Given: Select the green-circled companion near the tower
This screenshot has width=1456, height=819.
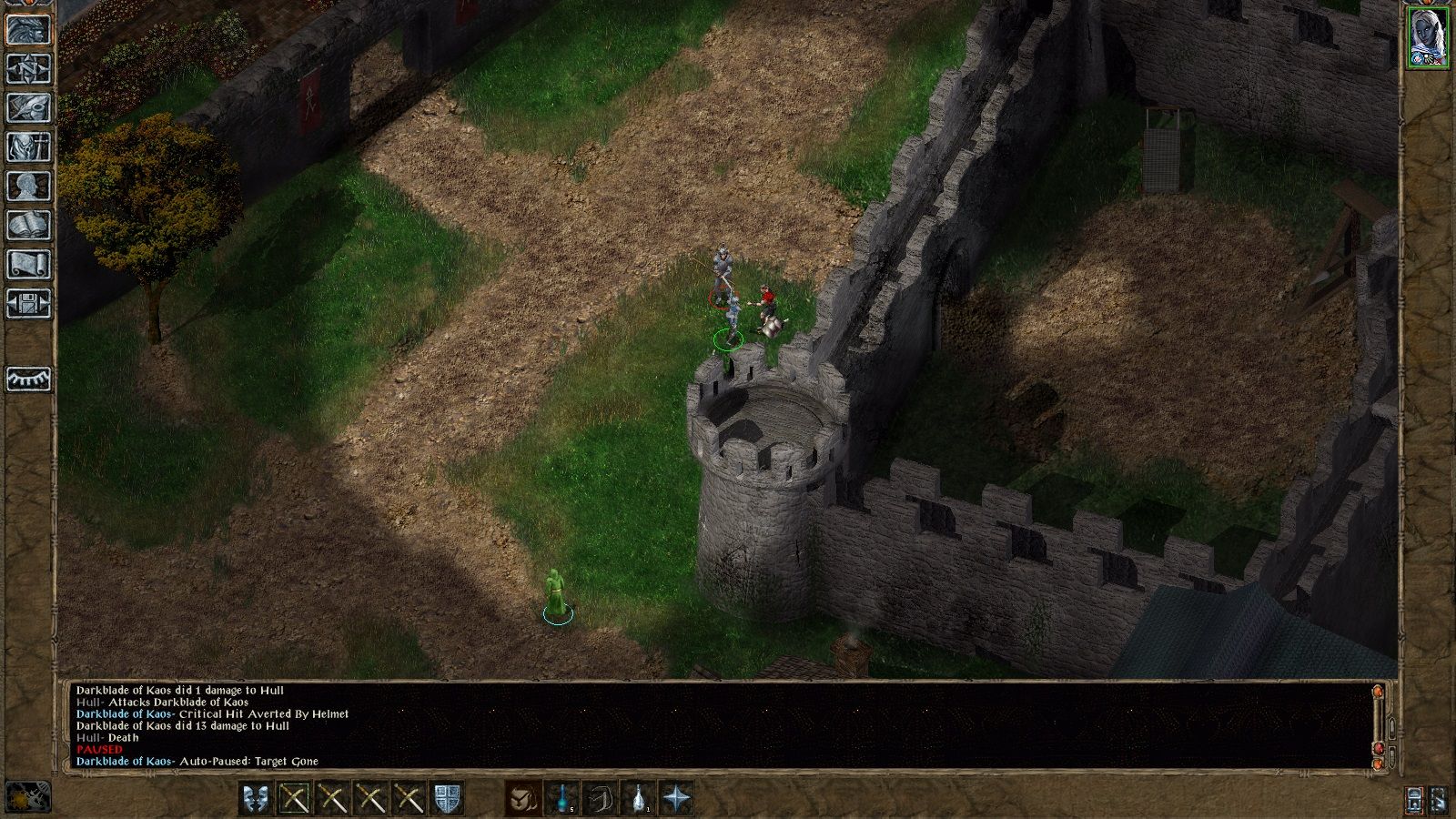Looking at the screenshot, I should click(x=728, y=339).
